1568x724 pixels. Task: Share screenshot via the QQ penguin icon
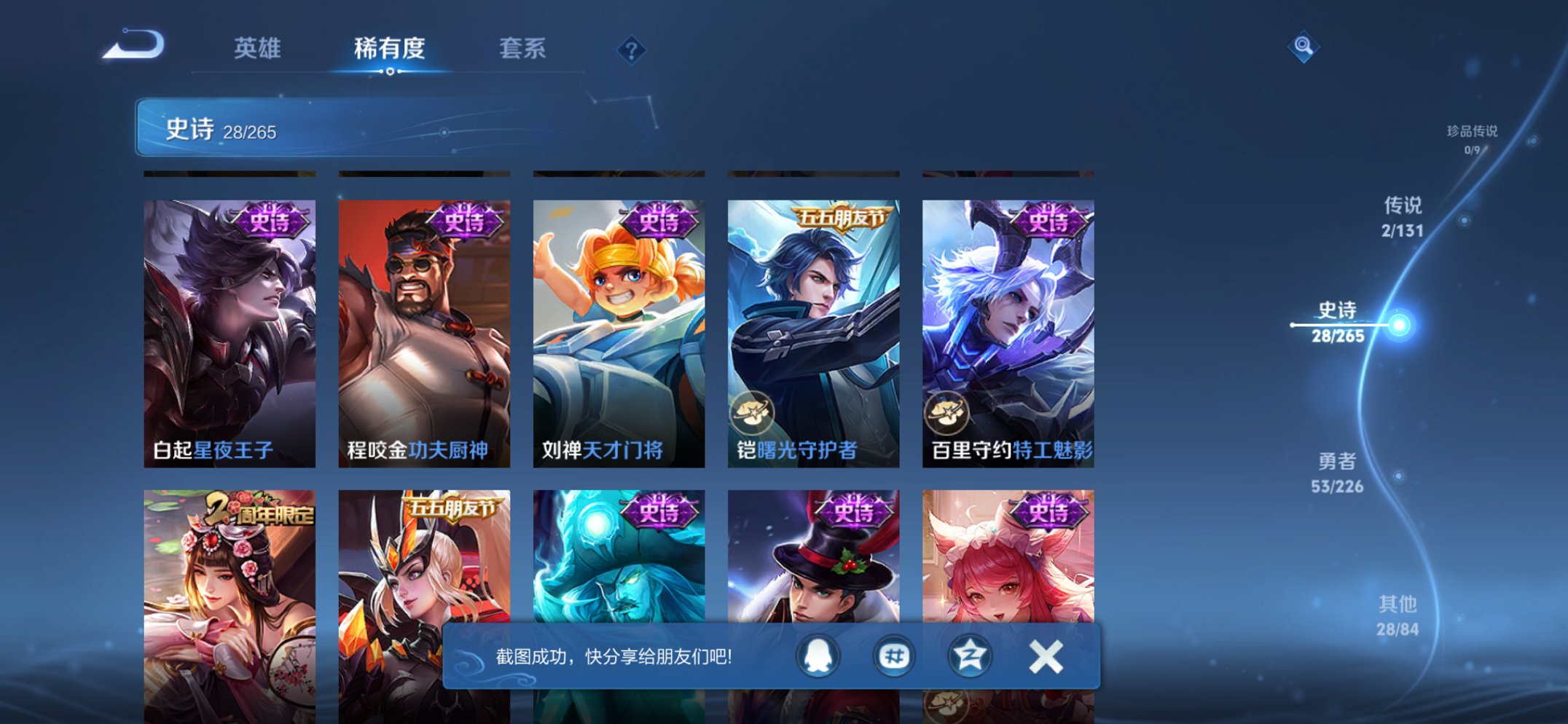818,655
